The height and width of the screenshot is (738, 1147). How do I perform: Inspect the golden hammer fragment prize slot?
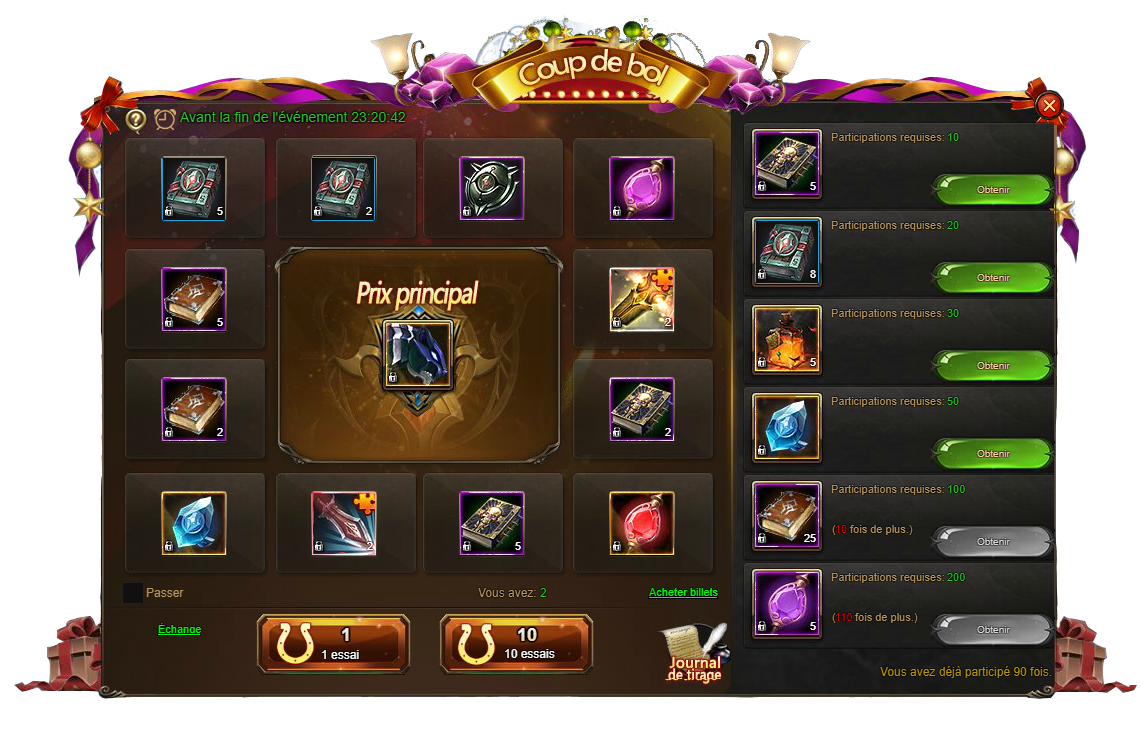pos(642,299)
